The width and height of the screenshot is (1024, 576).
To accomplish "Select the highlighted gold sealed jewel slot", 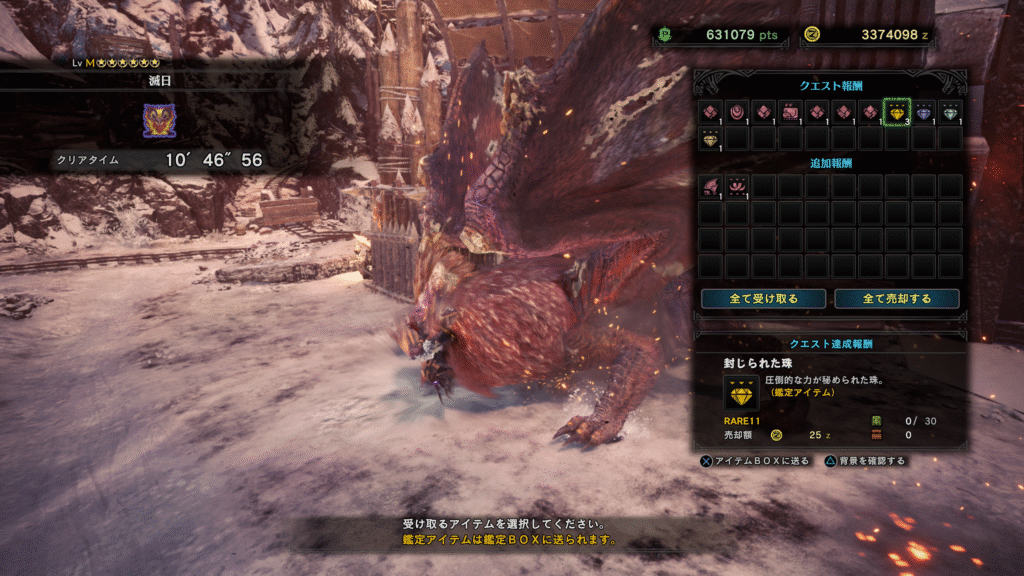I will [x=897, y=112].
